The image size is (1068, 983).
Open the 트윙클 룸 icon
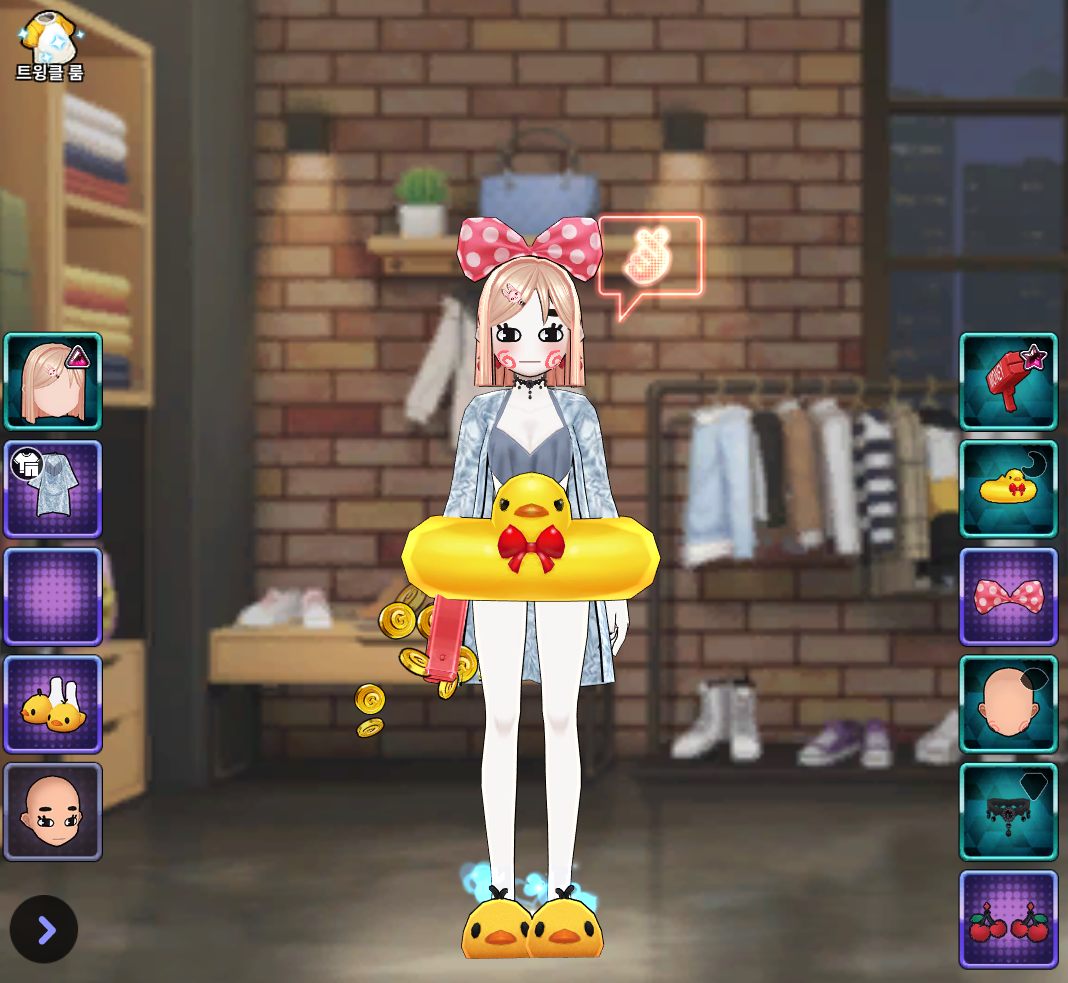click(49, 45)
